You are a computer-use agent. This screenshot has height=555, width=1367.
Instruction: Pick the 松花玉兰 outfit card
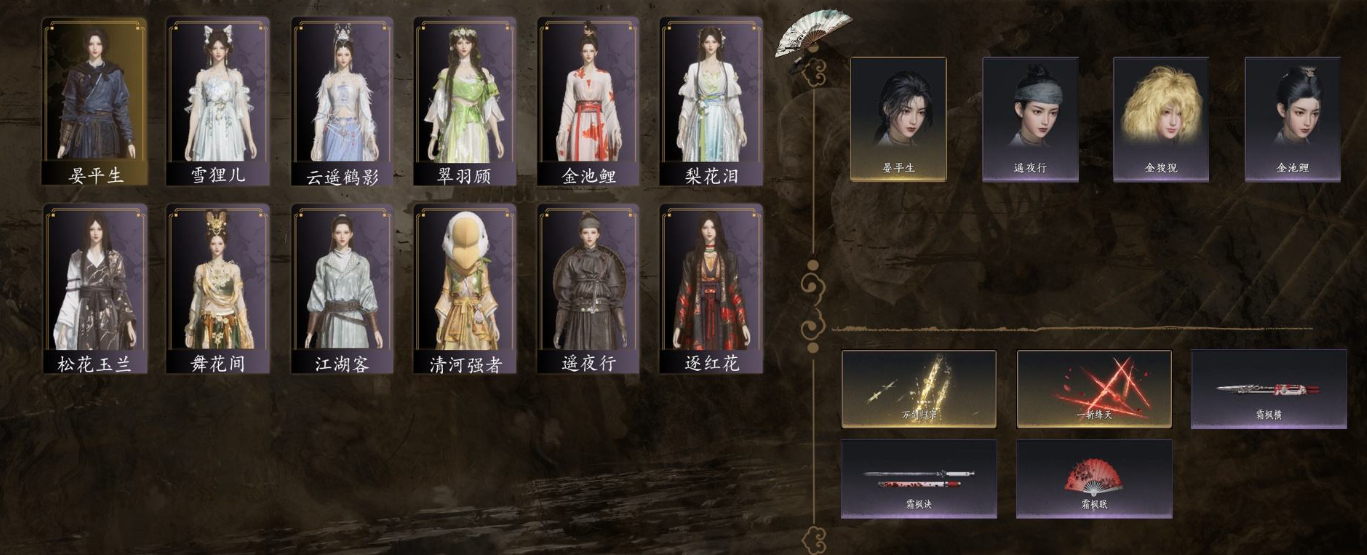(x=95, y=289)
